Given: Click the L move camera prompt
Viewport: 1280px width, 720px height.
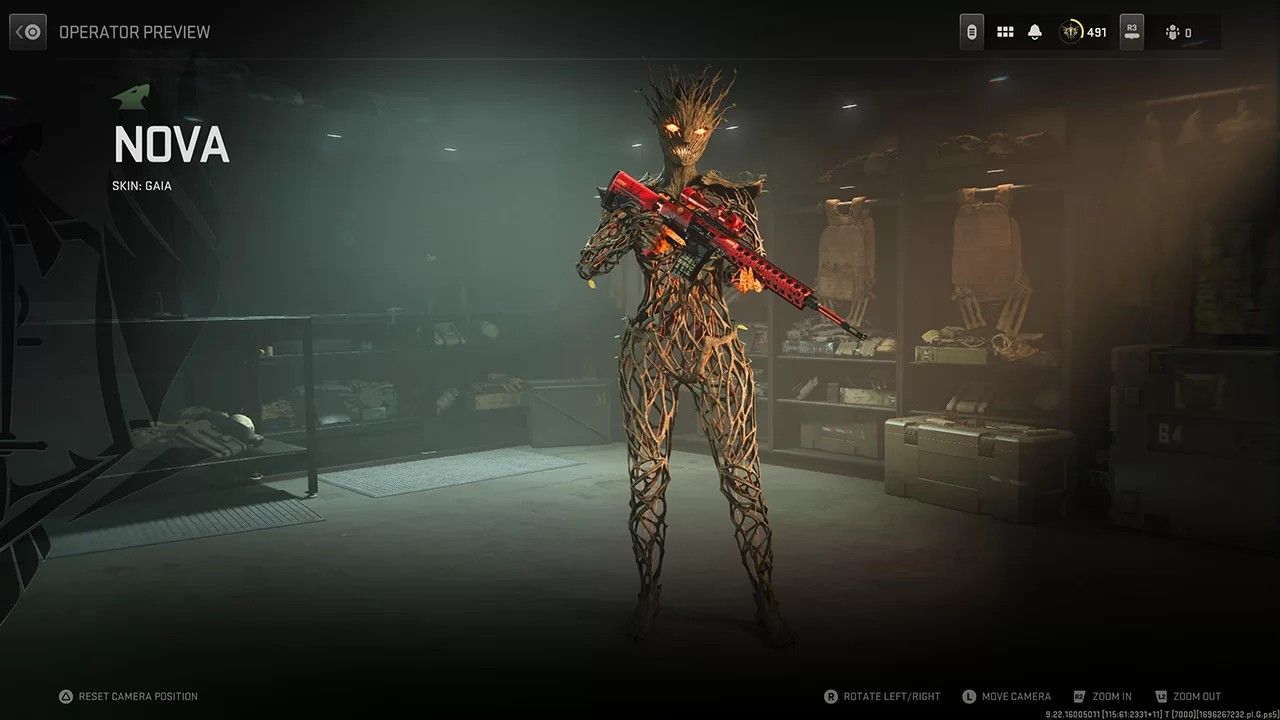Looking at the screenshot, I should [x=968, y=696].
